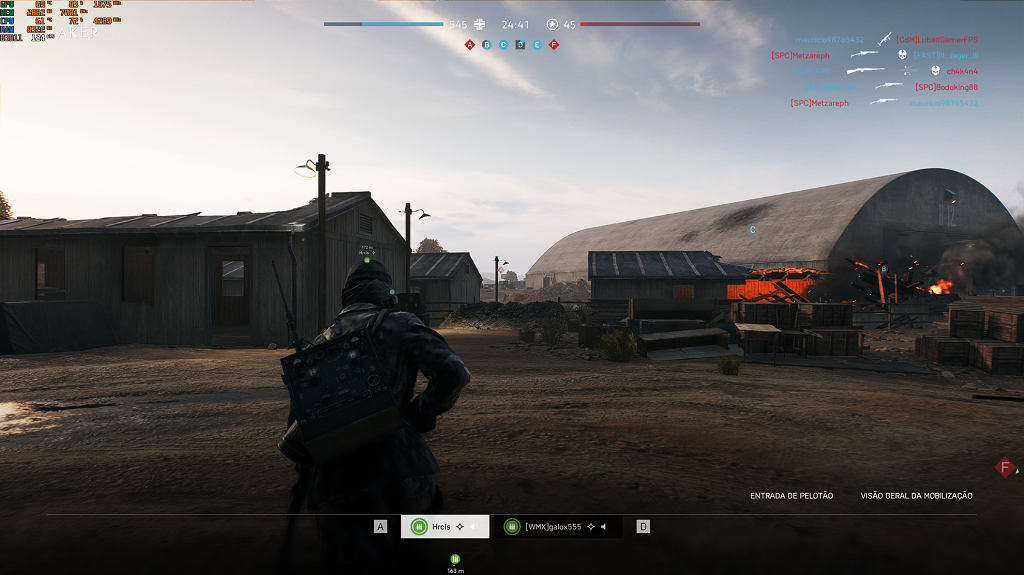The width and height of the screenshot is (1024, 575).
Task: Select the blue objective C flag icon
Action: pos(503,45)
